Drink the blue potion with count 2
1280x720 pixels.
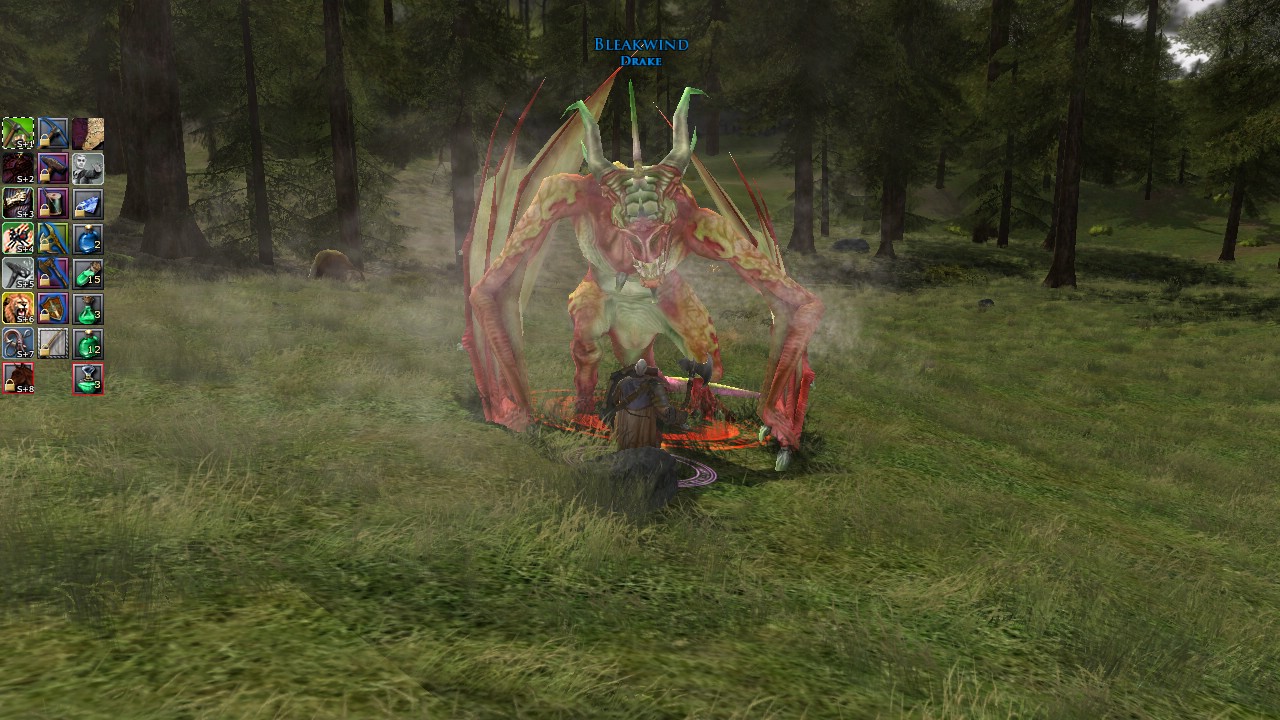(x=88, y=238)
